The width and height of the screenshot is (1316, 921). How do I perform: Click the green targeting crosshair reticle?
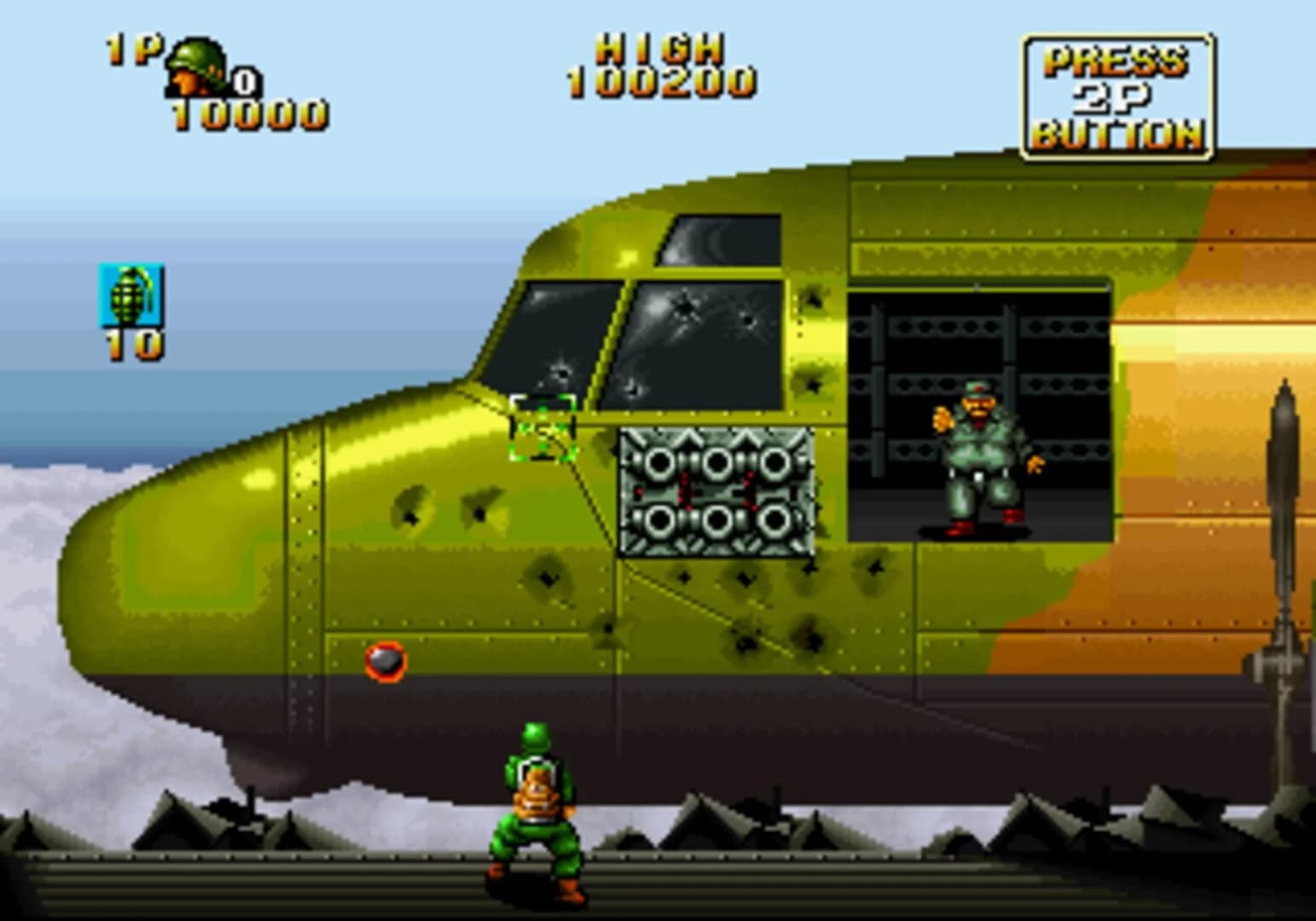pos(543,426)
